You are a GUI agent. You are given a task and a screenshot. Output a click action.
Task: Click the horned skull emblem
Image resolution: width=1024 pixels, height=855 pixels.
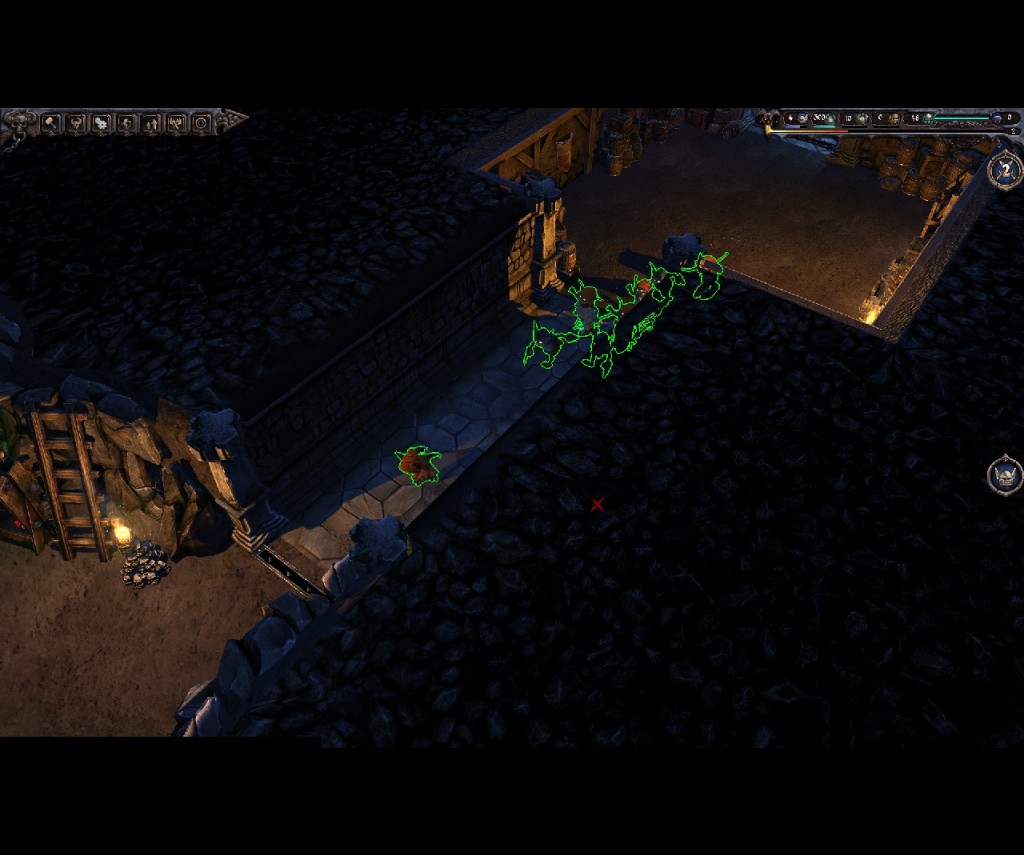pos(18,123)
